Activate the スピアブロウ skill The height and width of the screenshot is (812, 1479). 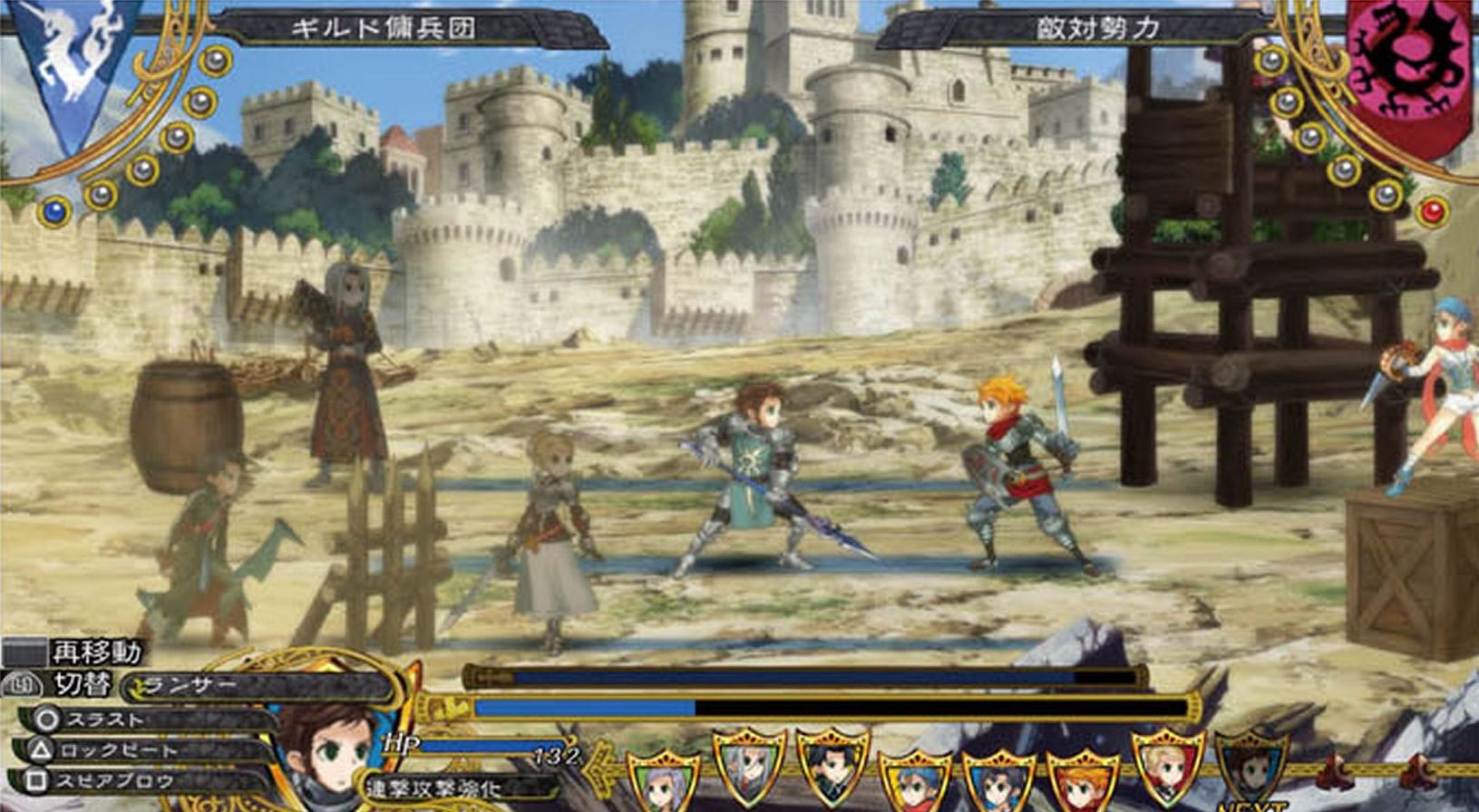click(112, 780)
